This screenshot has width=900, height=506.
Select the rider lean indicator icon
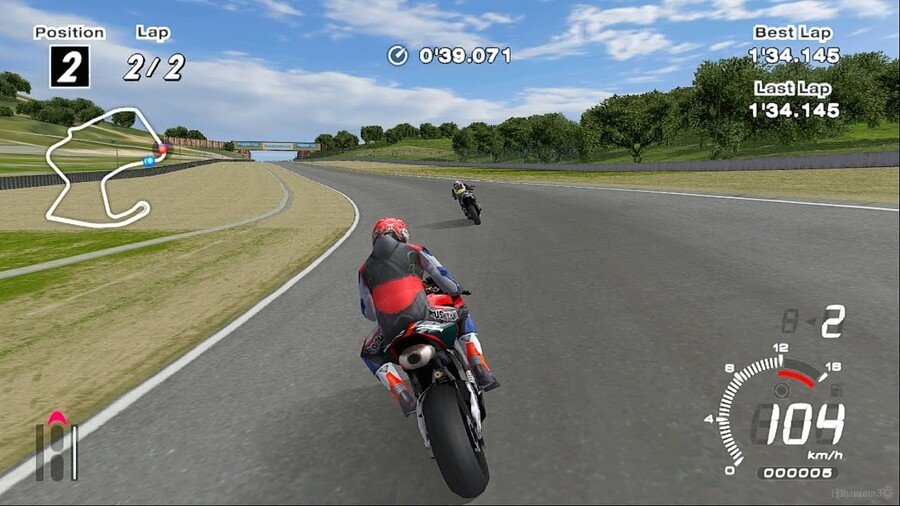57,446
